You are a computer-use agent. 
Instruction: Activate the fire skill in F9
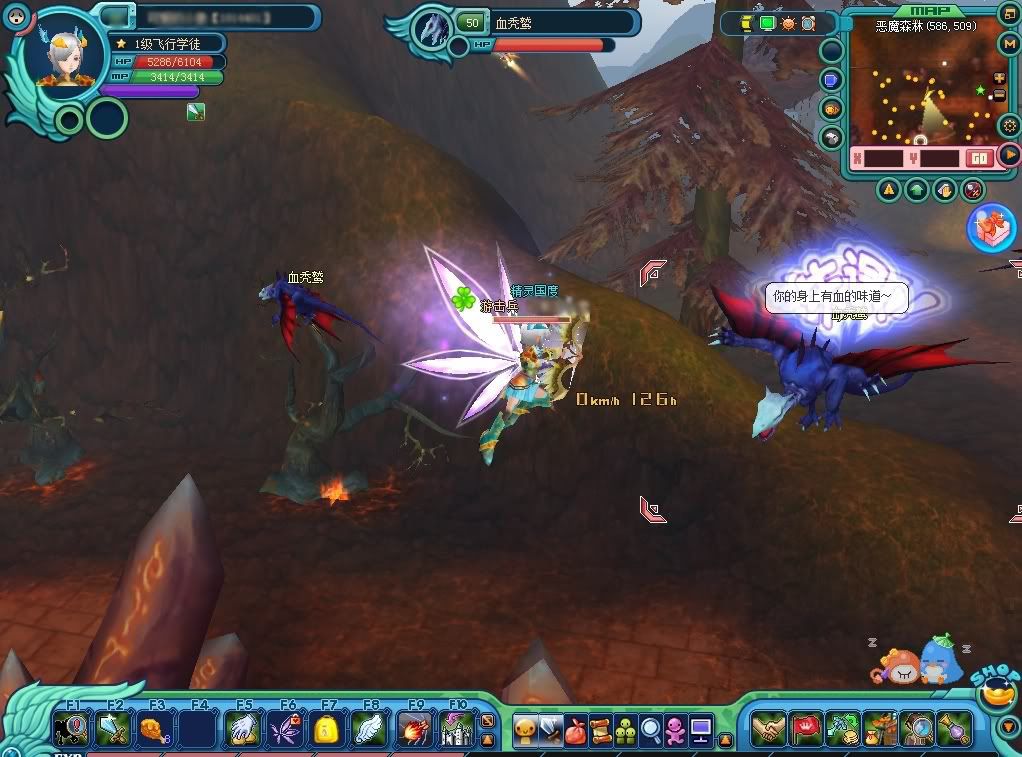(x=413, y=729)
